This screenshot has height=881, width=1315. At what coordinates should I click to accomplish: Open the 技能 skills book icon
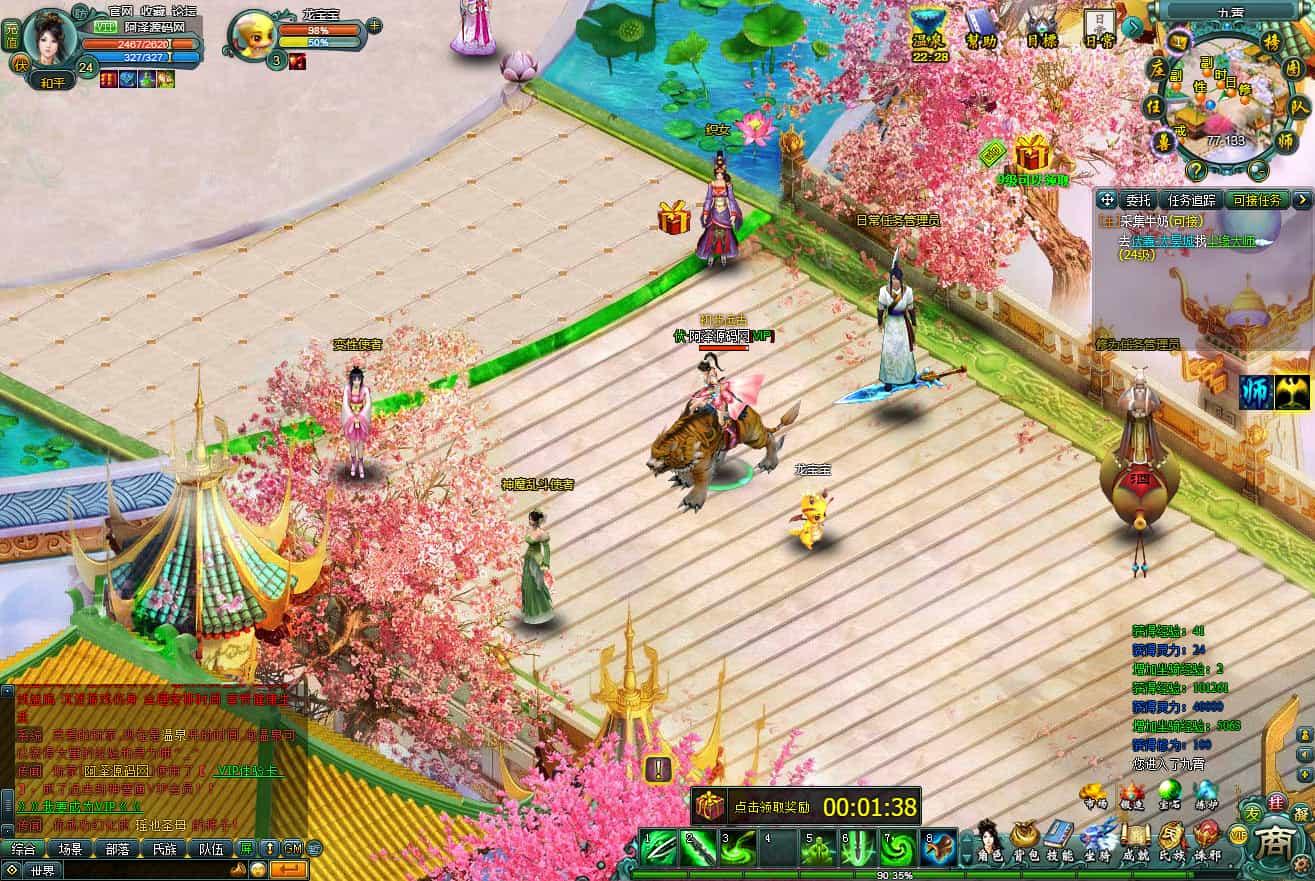1058,840
